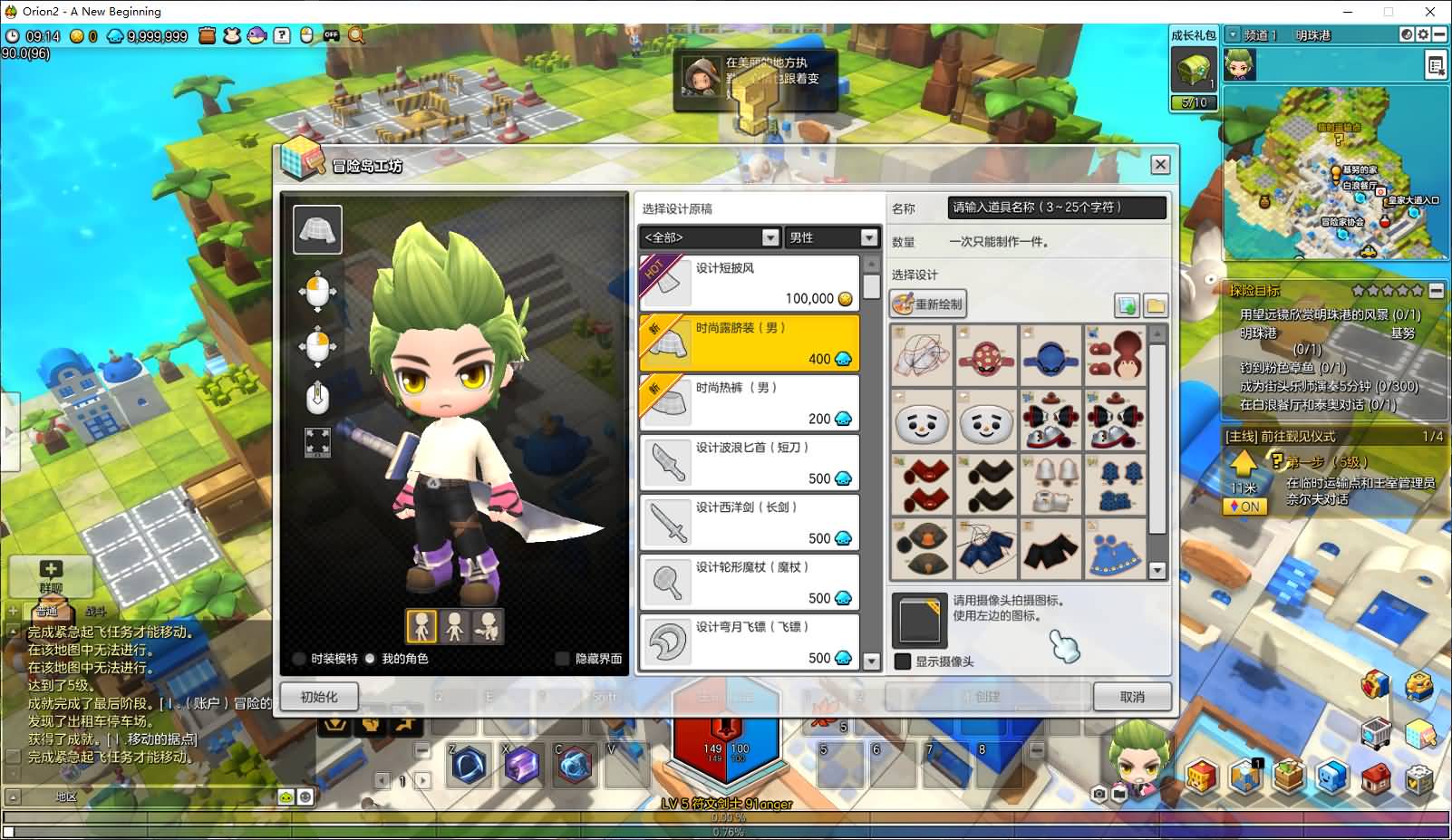Viewport: 1452px width, 840px height.
Task: Enable the 隐藏界面 checkbox
Action: [563, 659]
